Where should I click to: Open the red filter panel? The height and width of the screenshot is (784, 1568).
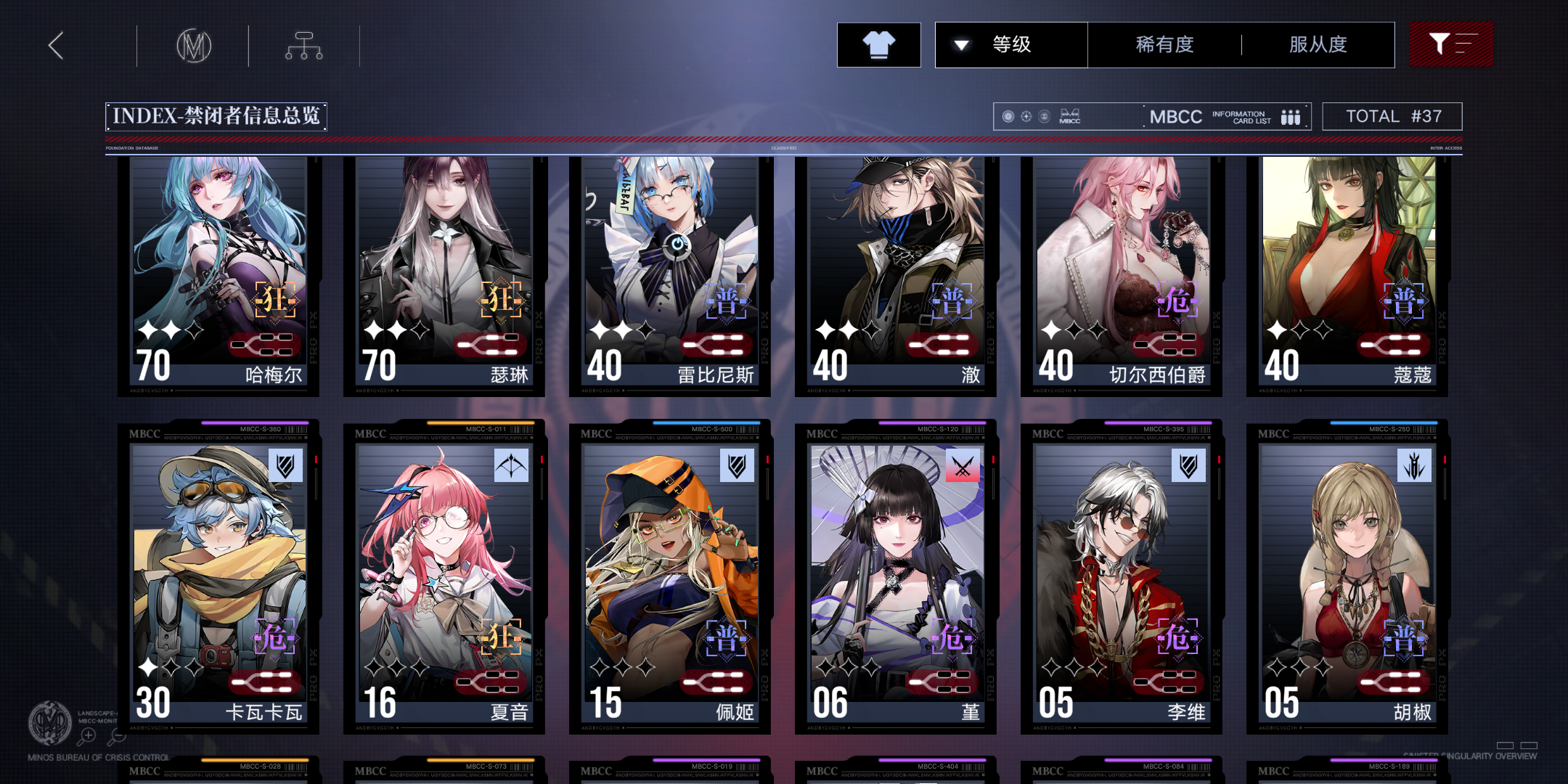pyautogui.click(x=1451, y=44)
